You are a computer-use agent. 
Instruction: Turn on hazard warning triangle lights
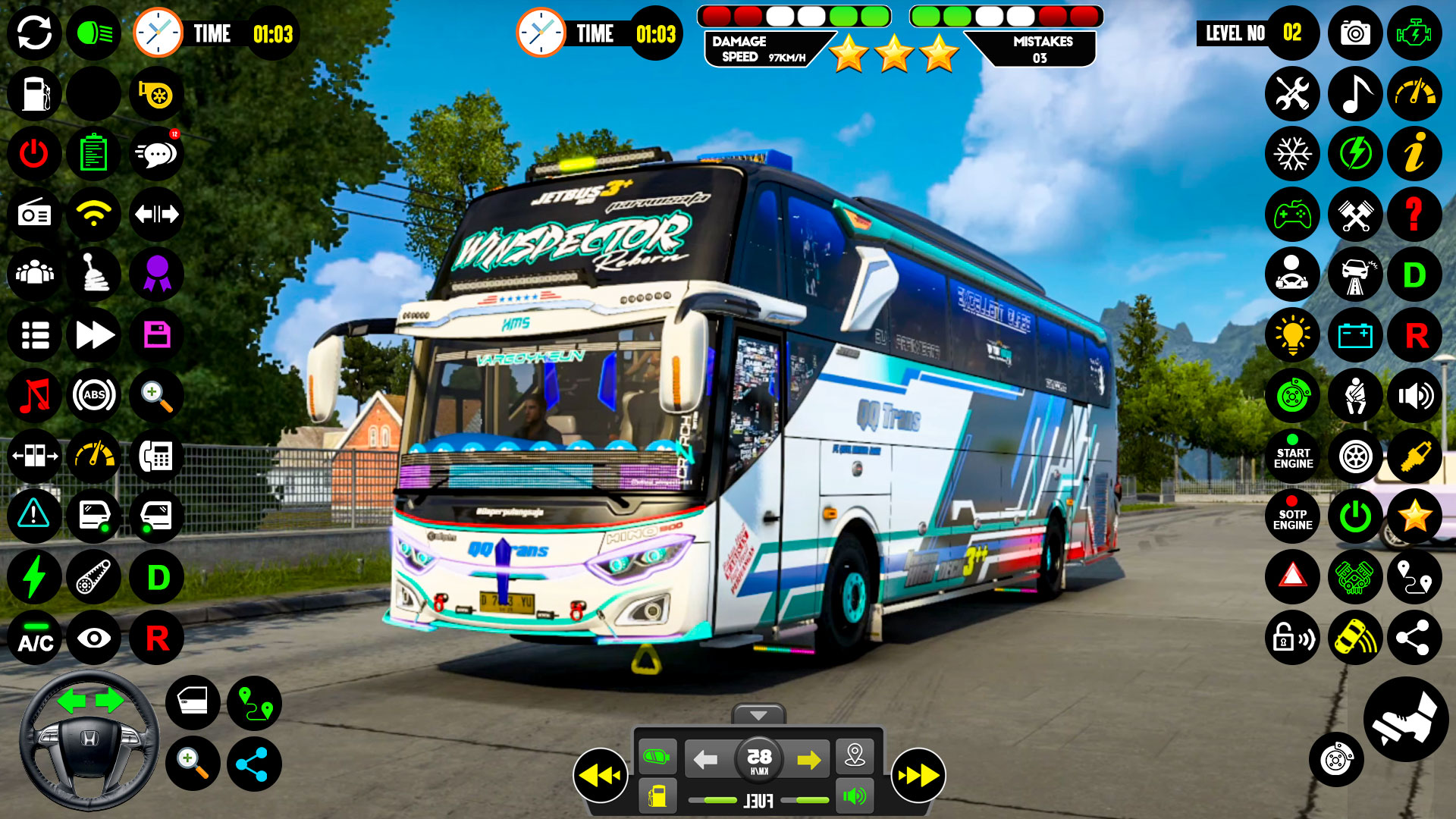pyautogui.click(x=1293, y=576)
